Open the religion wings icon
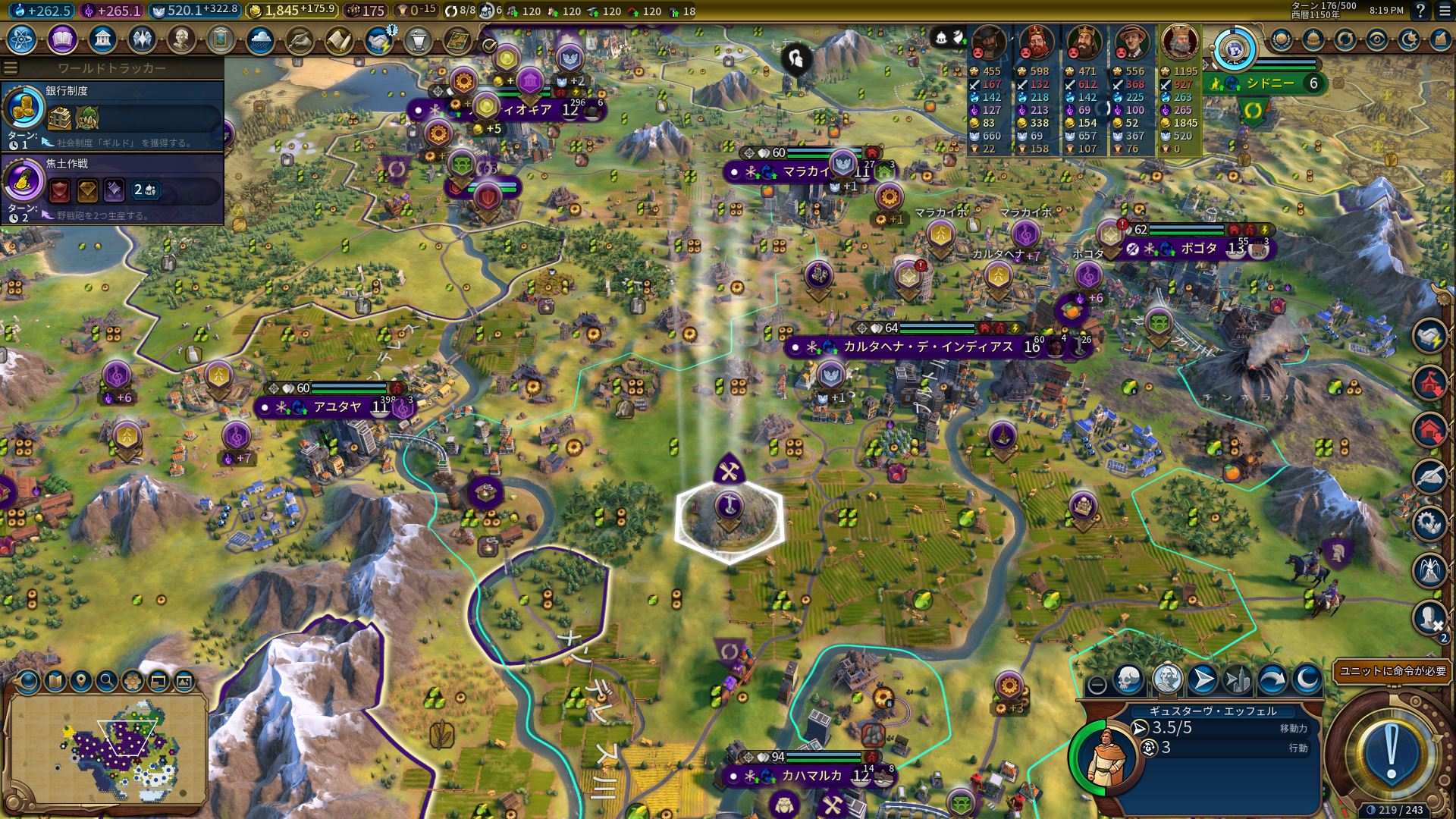 click(142, 39)
